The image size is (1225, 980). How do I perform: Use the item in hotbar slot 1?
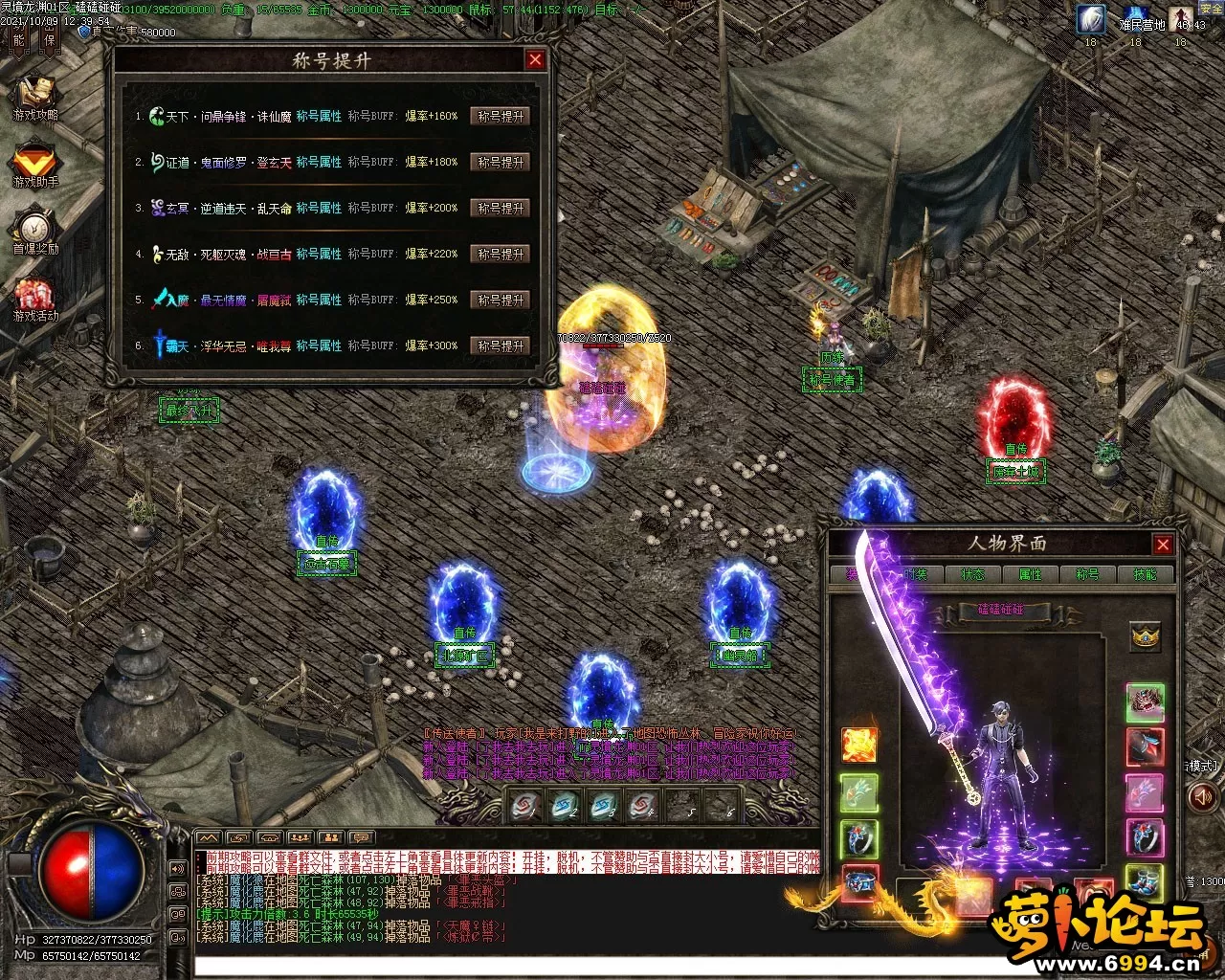pyautogui.click(x=525, y=806)
